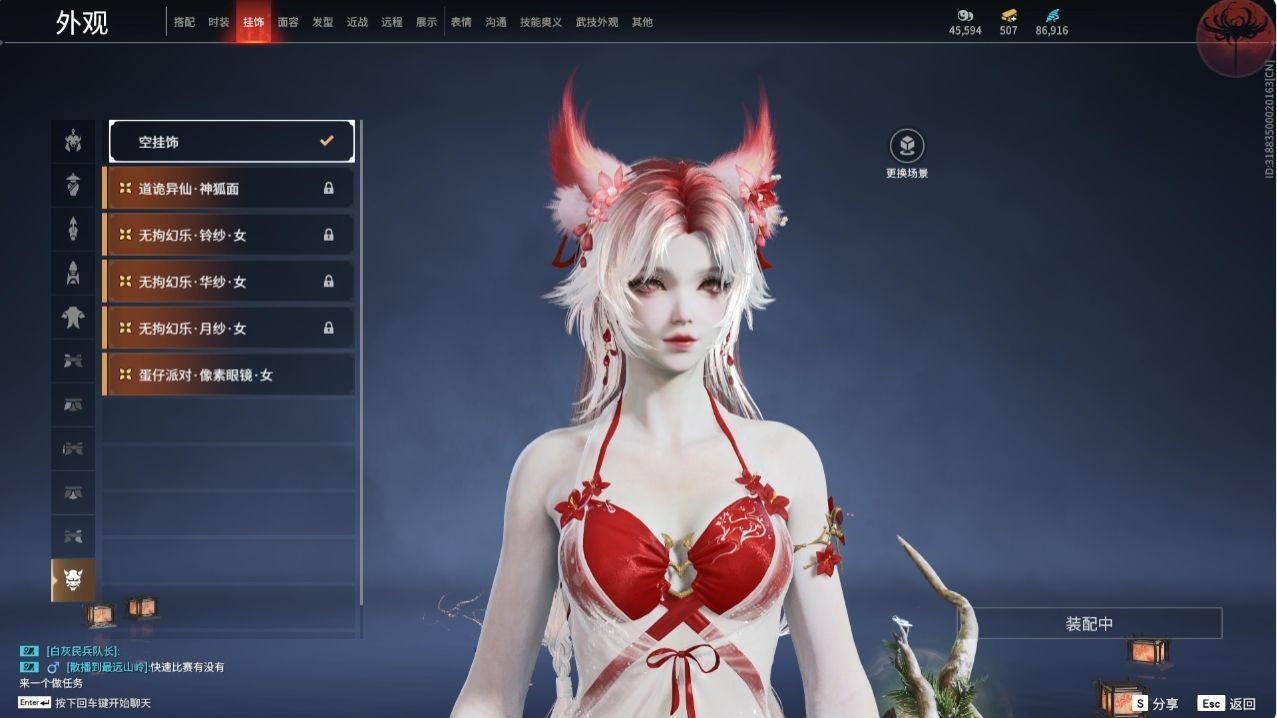Equip 蛋仔派对·像素眼镜·女 glasses entry
Image resolution: width=1277 pixels, height=718 pixels.
(x=229, y=375)
